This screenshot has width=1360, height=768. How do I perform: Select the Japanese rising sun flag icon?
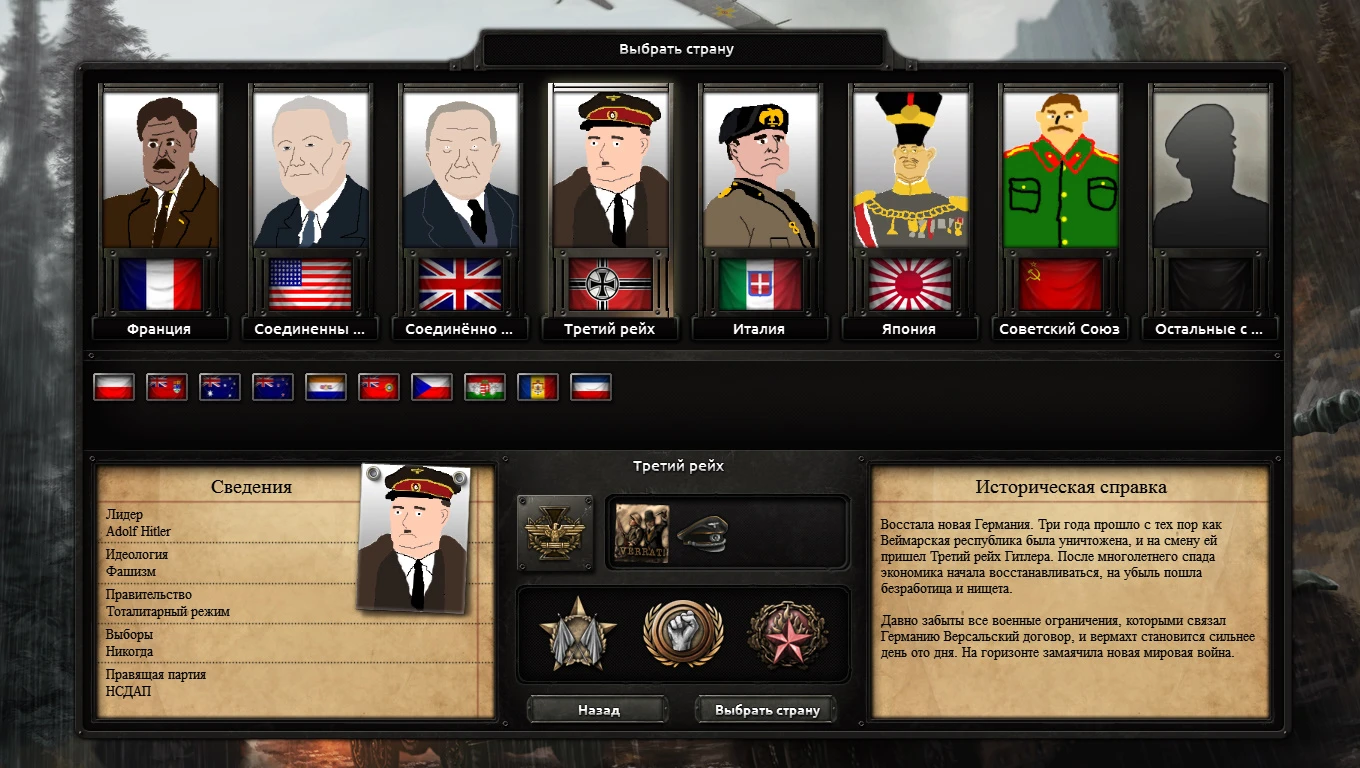pos(909,283)
